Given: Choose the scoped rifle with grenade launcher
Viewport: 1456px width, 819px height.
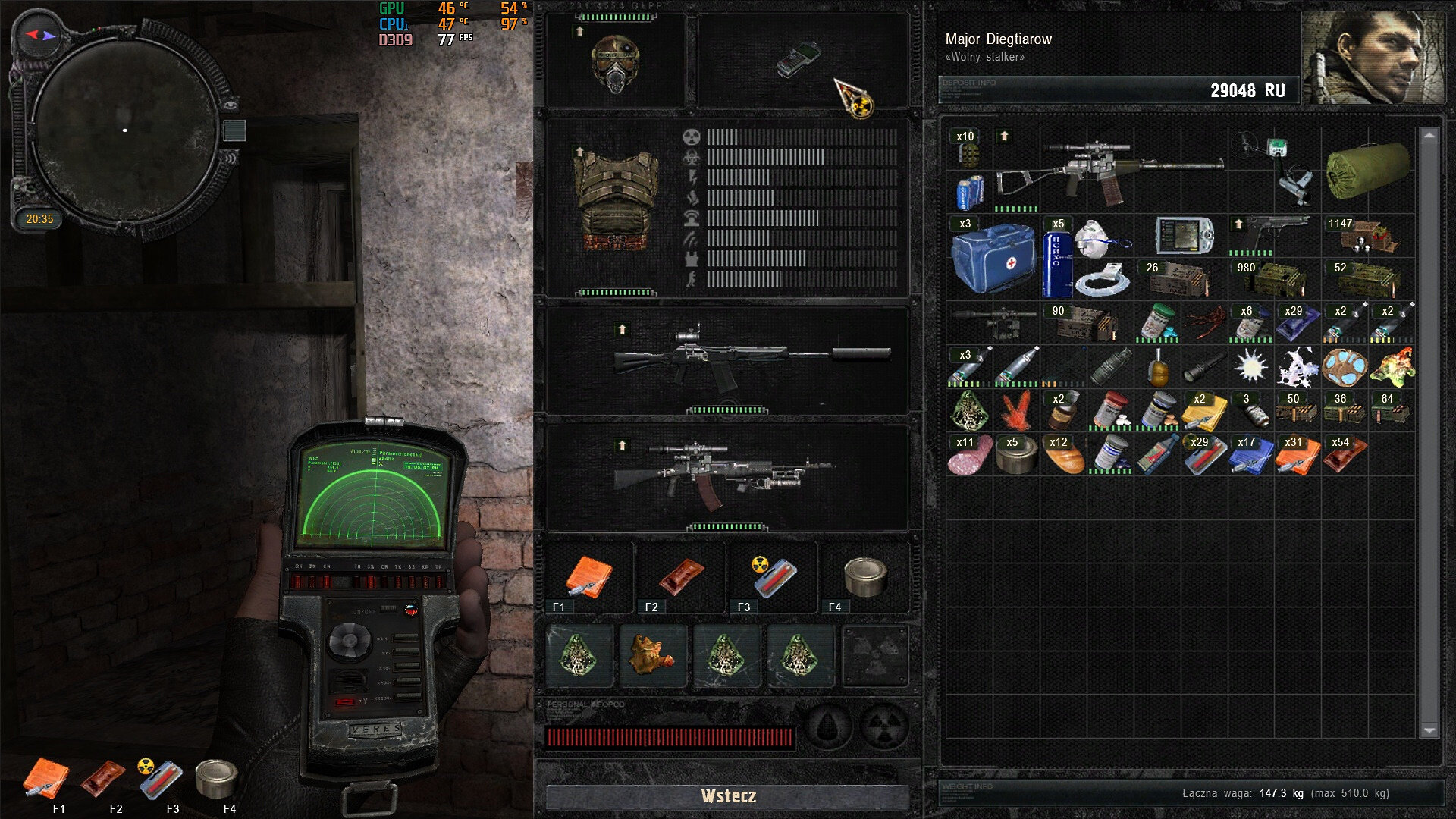Looking at the screenshot, I should (x=724, y=475).
